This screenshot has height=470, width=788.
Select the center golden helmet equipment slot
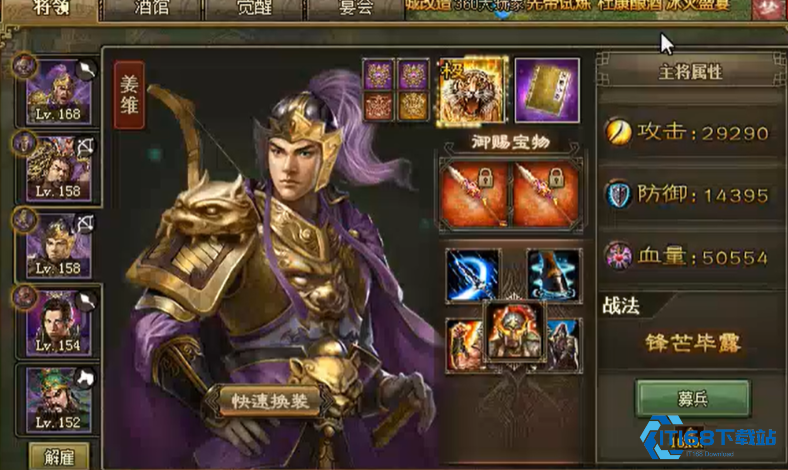point(512,329)
